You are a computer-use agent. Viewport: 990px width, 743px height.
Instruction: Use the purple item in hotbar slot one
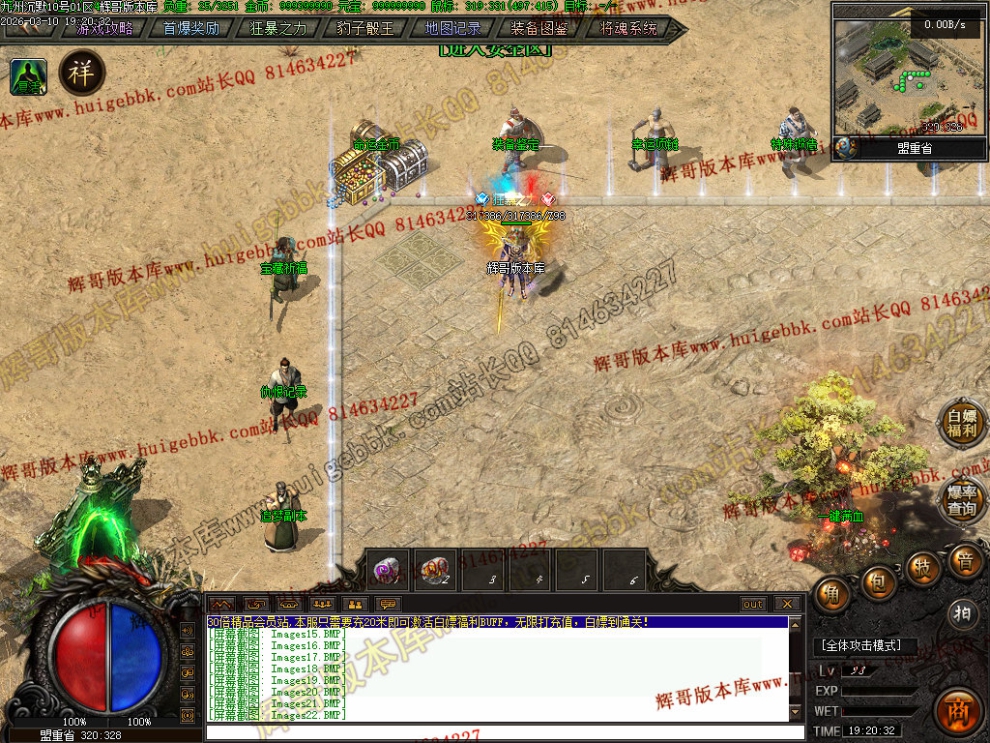click(387, 569)
